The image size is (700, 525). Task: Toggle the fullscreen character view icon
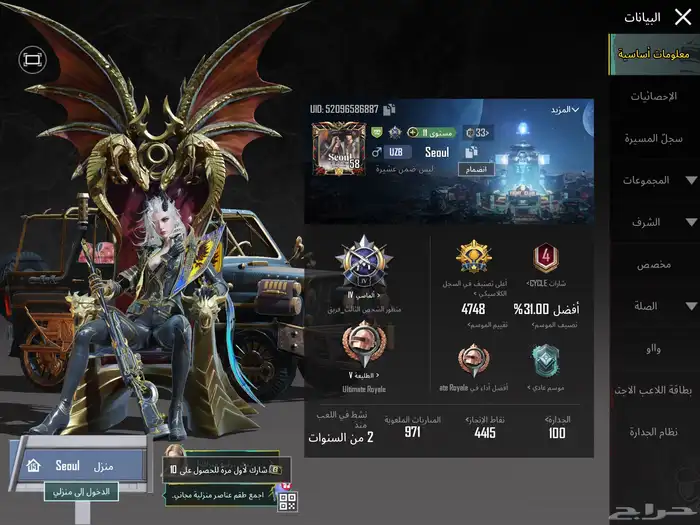[33, 61]
